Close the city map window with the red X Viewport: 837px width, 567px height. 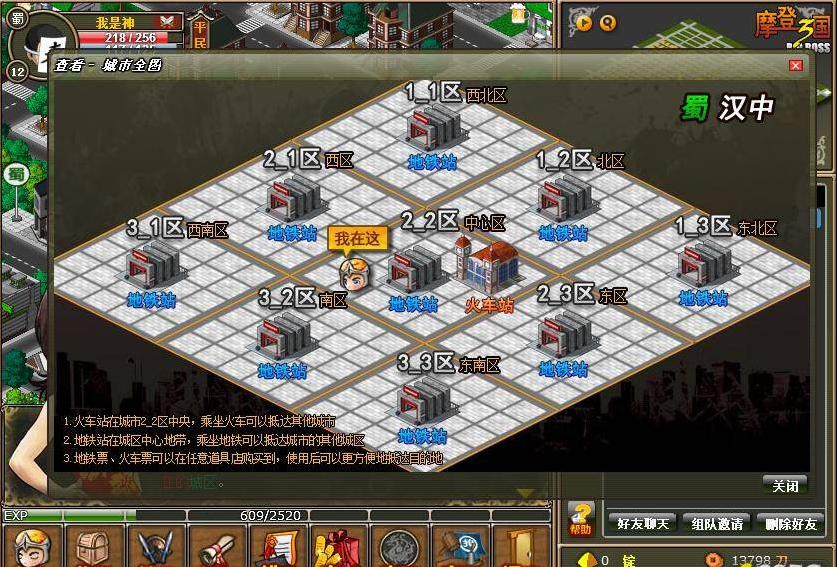click(796, 65)
